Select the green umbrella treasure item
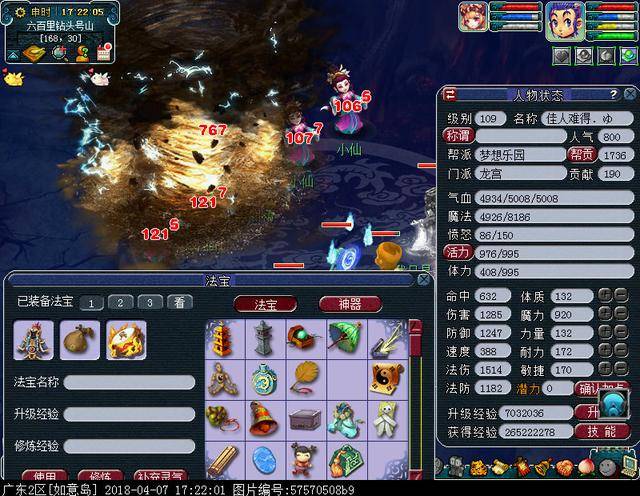 click(x=345, y=337)
